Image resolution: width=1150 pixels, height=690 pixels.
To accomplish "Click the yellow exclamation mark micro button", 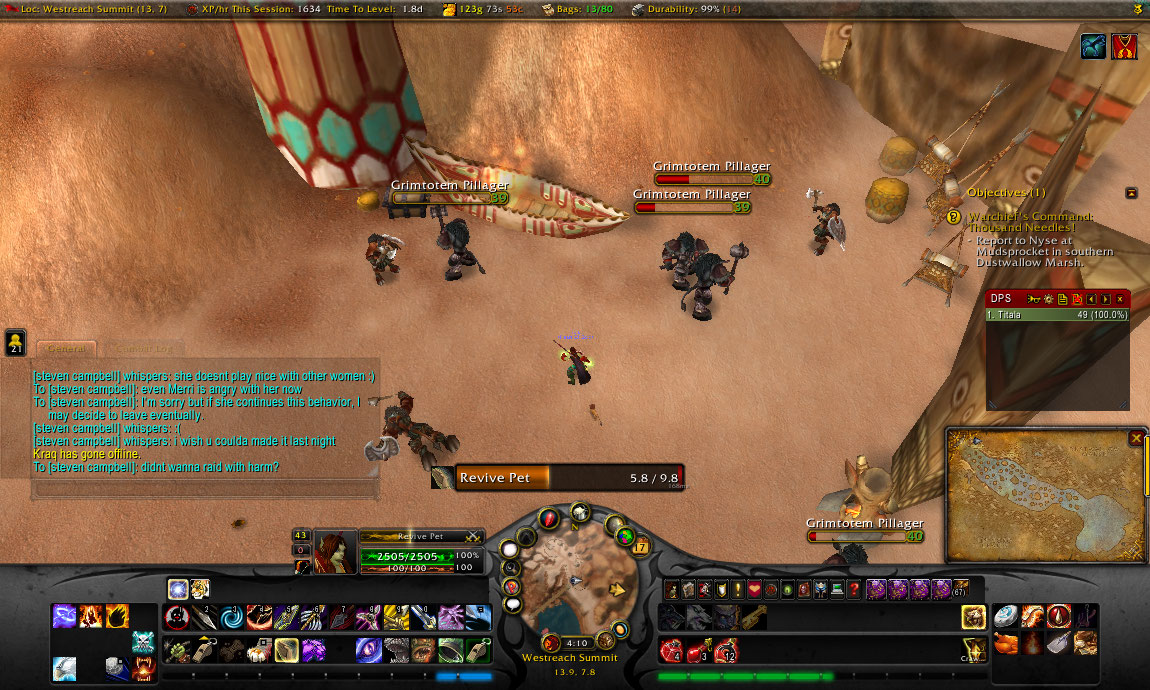I will pos(736,589).
